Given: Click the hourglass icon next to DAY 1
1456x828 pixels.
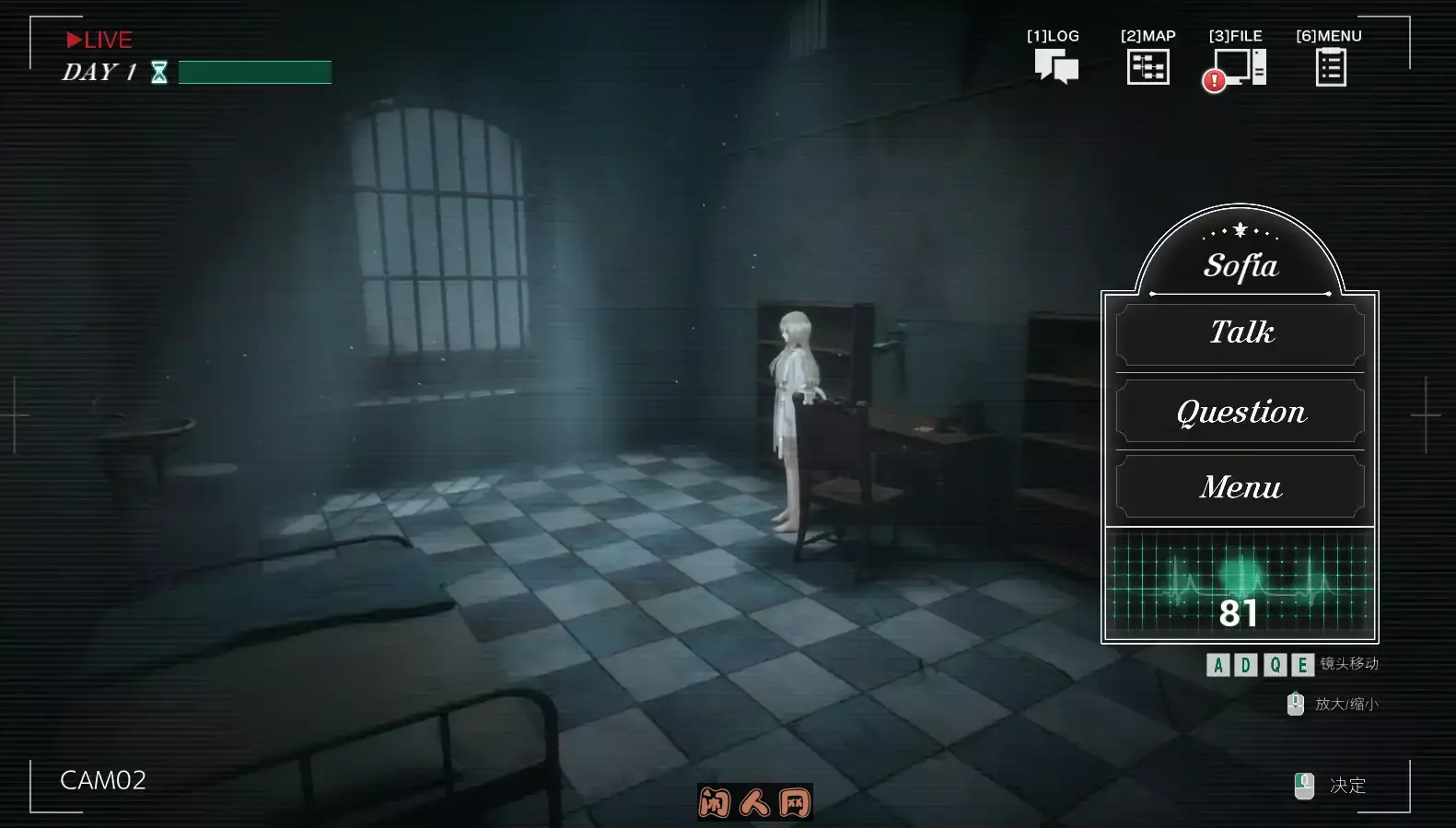Looking at the screenshot, I should tap(159, 72).
